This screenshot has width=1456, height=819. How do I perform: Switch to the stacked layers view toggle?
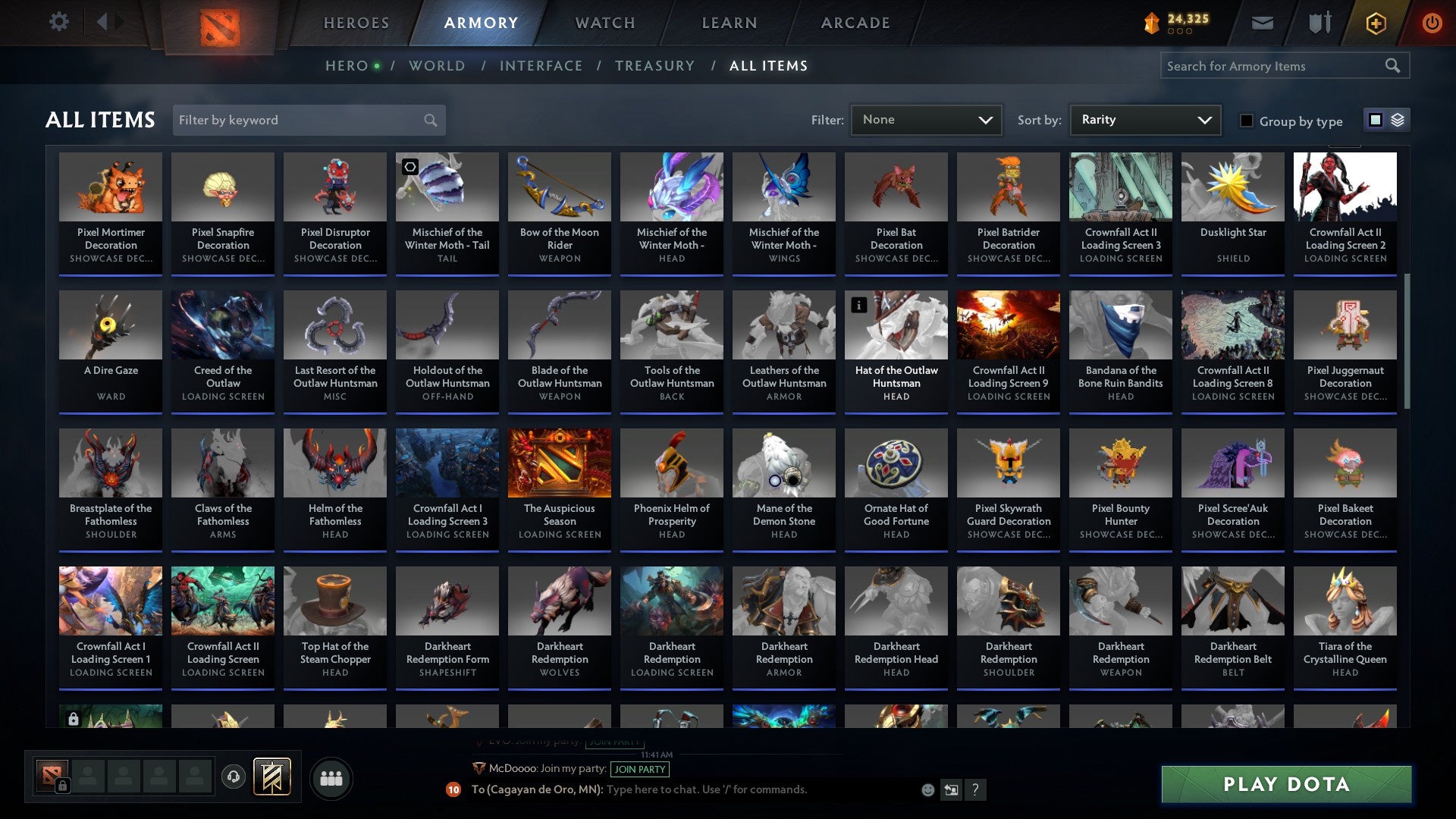(x=1398, y=120)
